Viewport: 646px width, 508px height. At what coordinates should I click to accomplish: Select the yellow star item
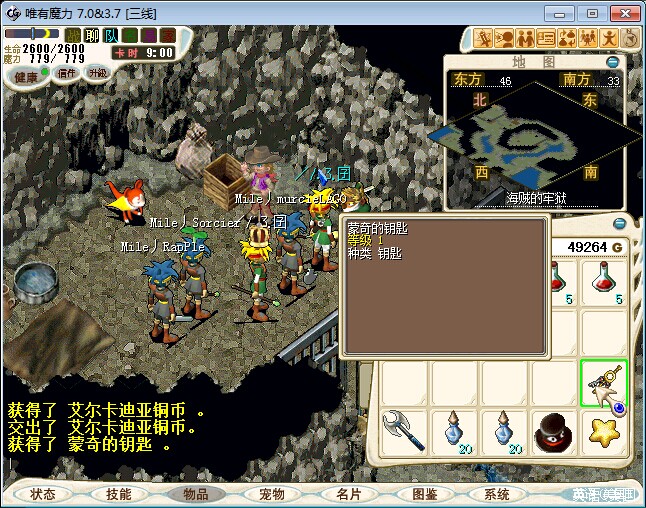click(604, 432)
